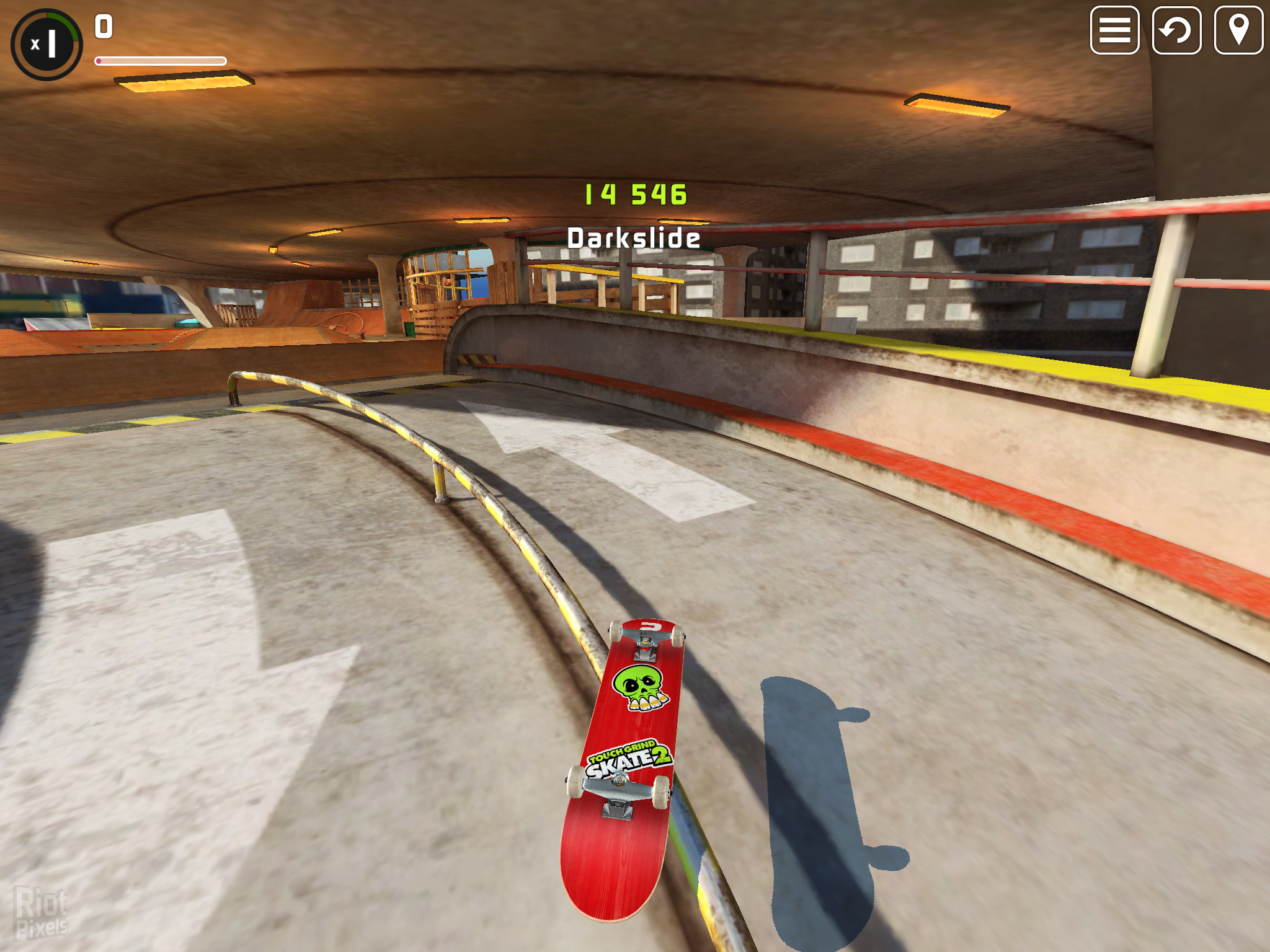
Task: Open the hamburger pause menu
Action: (1114, 30)
